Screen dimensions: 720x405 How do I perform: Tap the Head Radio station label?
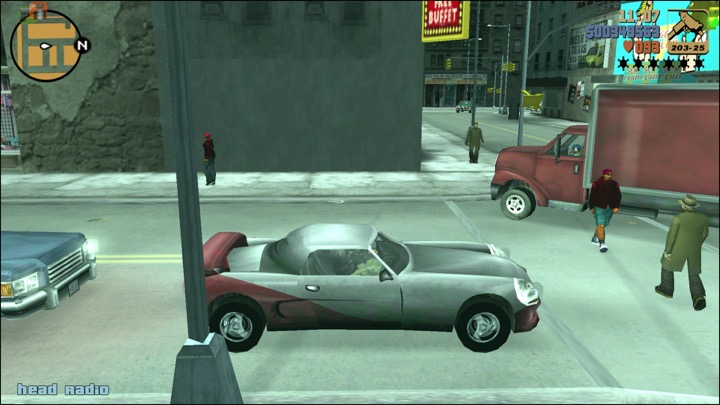click(x=62, y=389)
